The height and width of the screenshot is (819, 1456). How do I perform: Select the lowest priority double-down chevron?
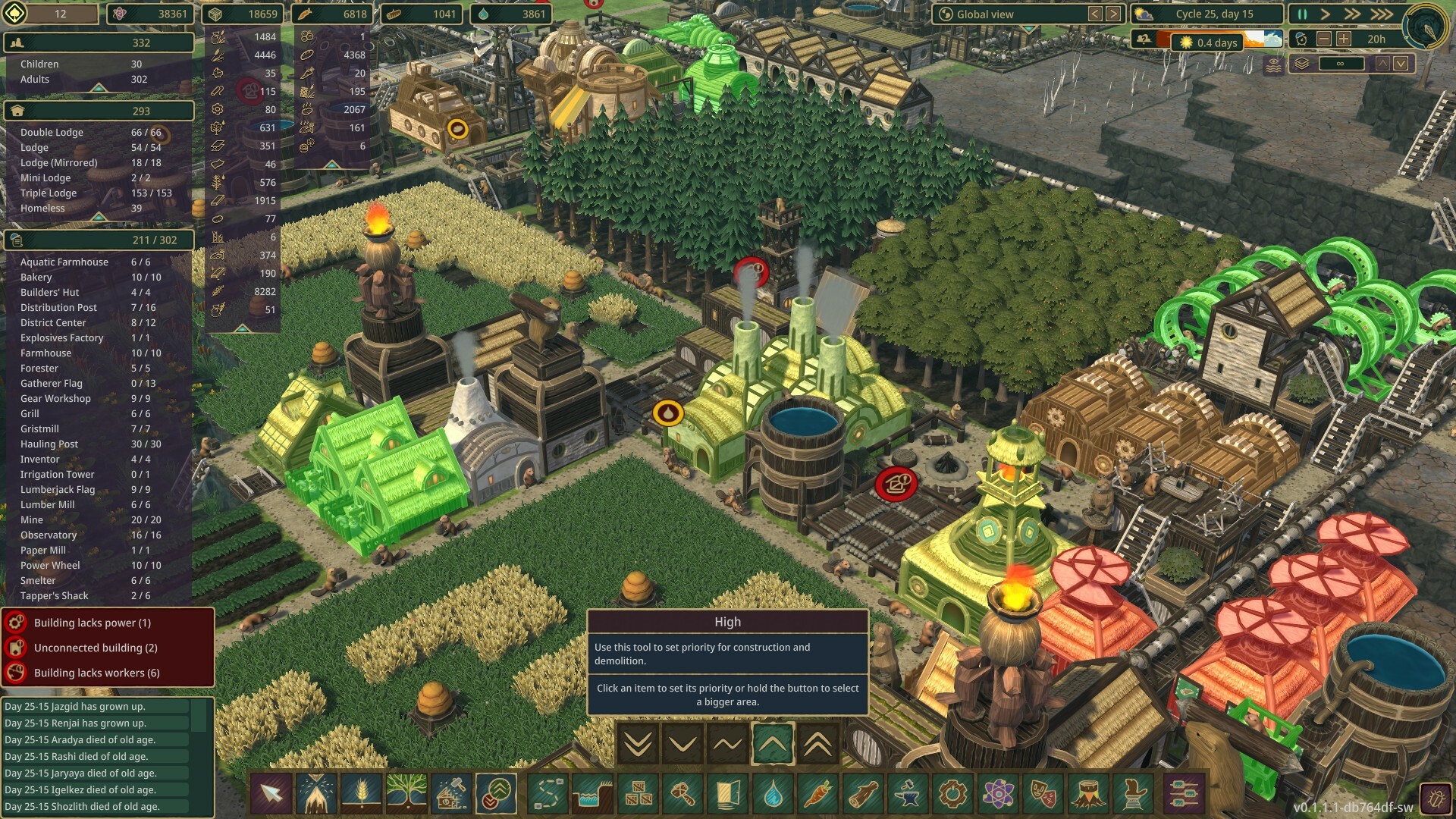click(638, 745)
